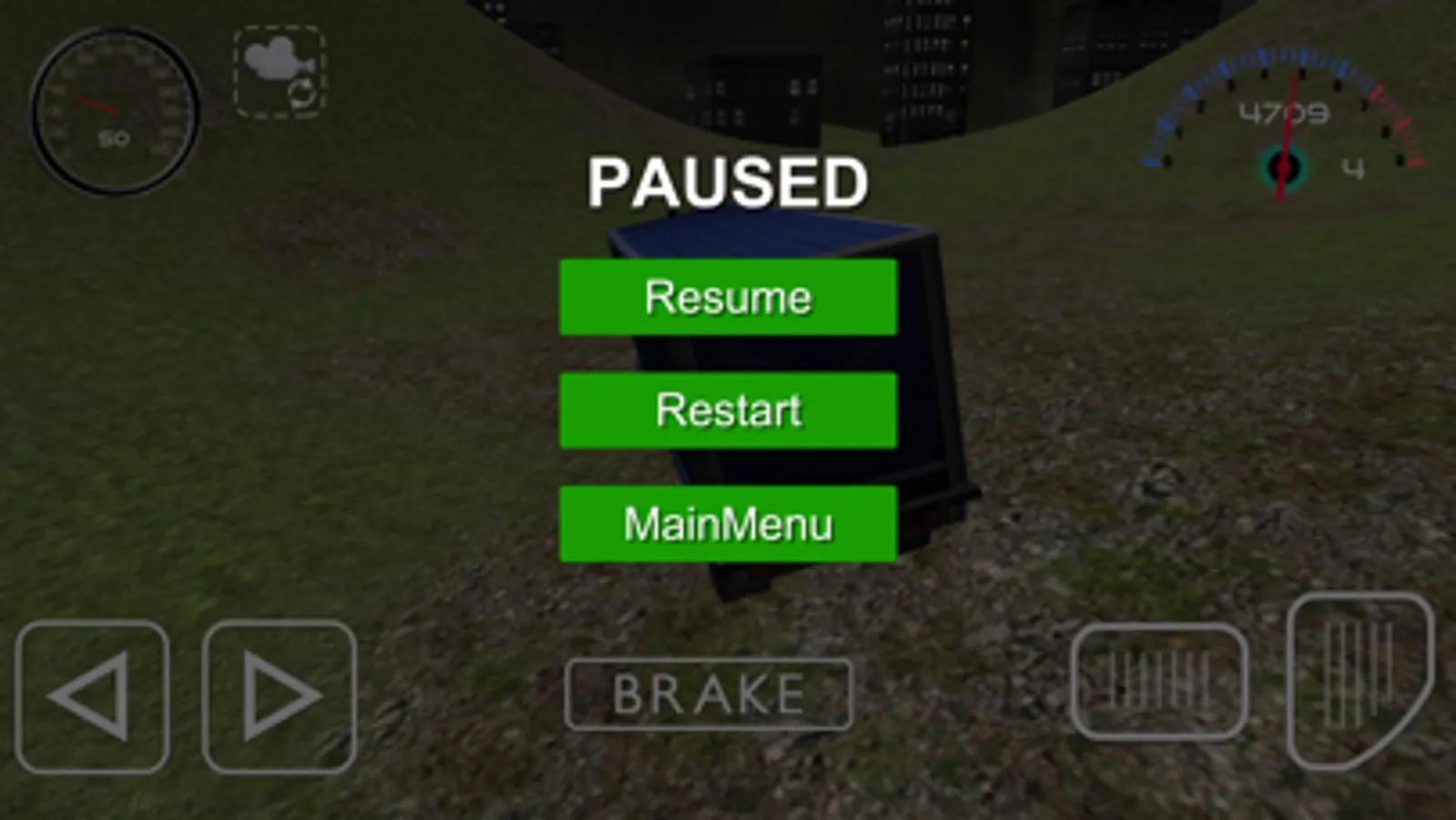Tap the PAUSED heading text
Screen dimensions: 1456x820
click(728, 179)
